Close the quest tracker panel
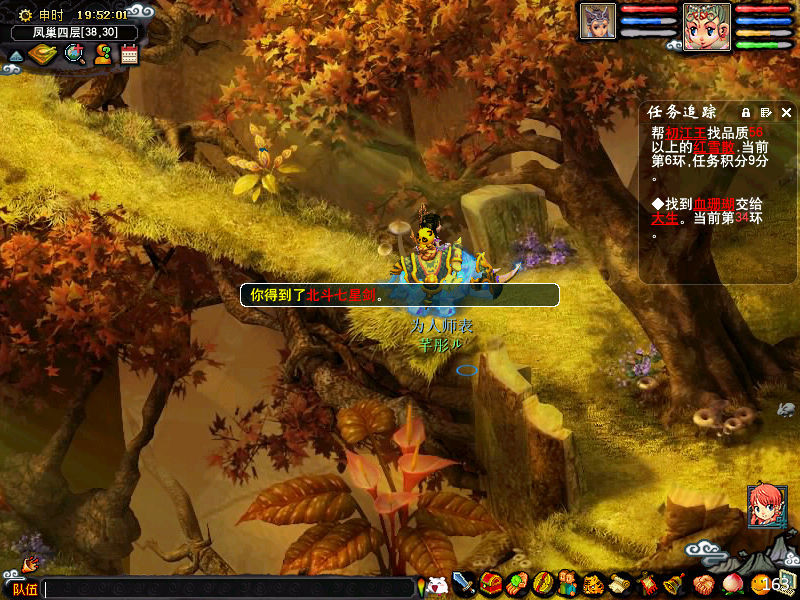 click(x=786, y=112)
